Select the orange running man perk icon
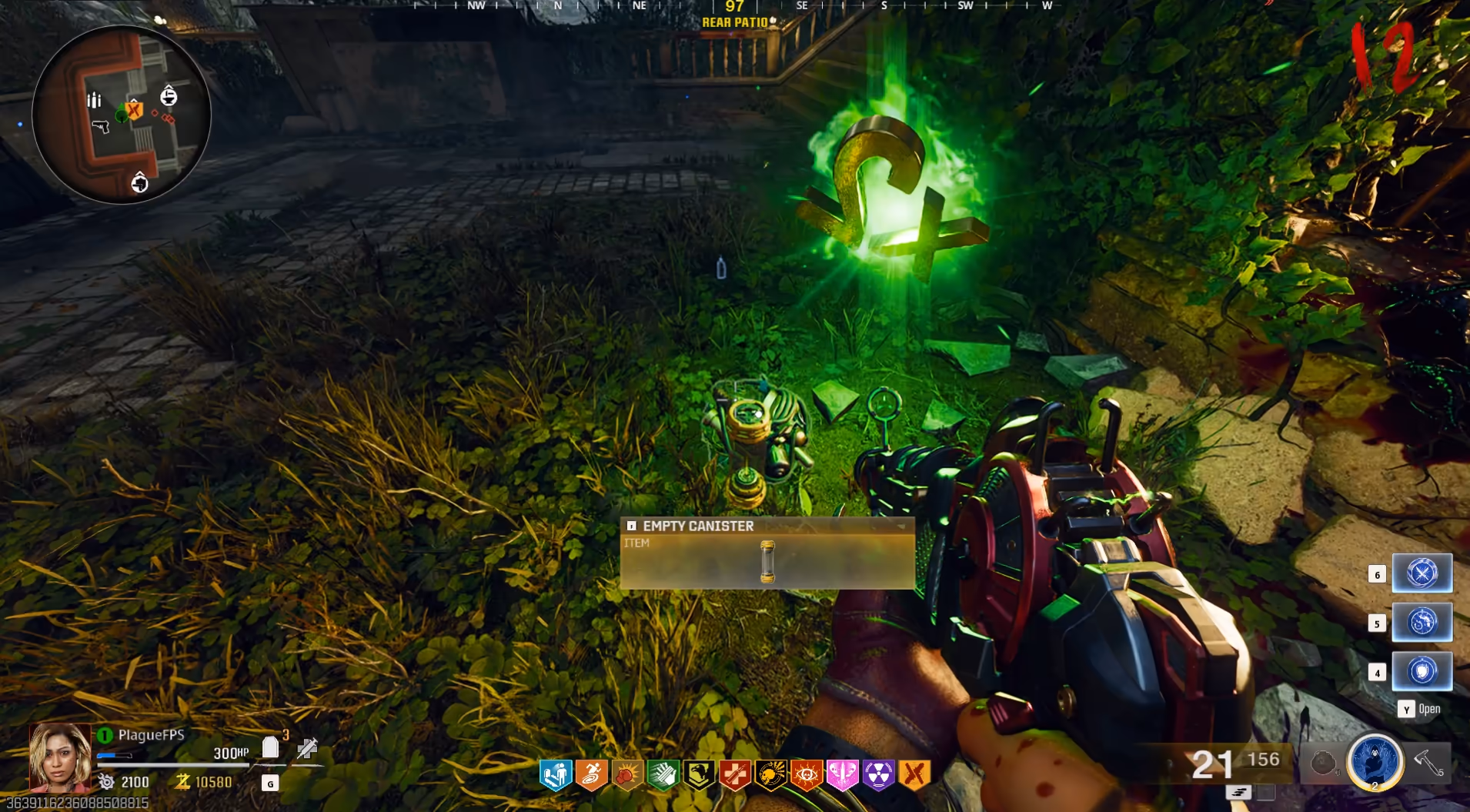This screenshot has height=812, width=1470. coord(591,775)
